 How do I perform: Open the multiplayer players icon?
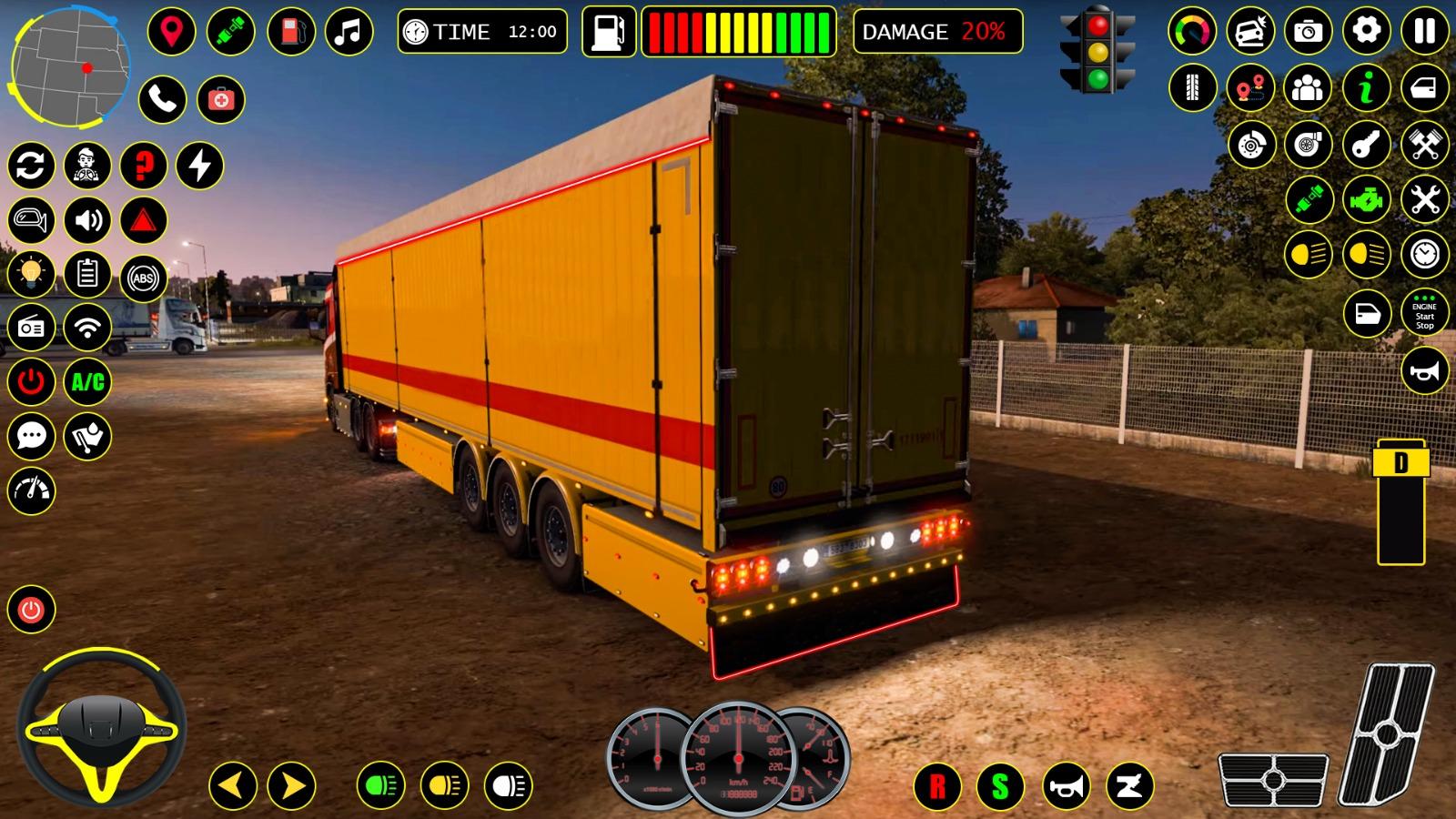1308,88
